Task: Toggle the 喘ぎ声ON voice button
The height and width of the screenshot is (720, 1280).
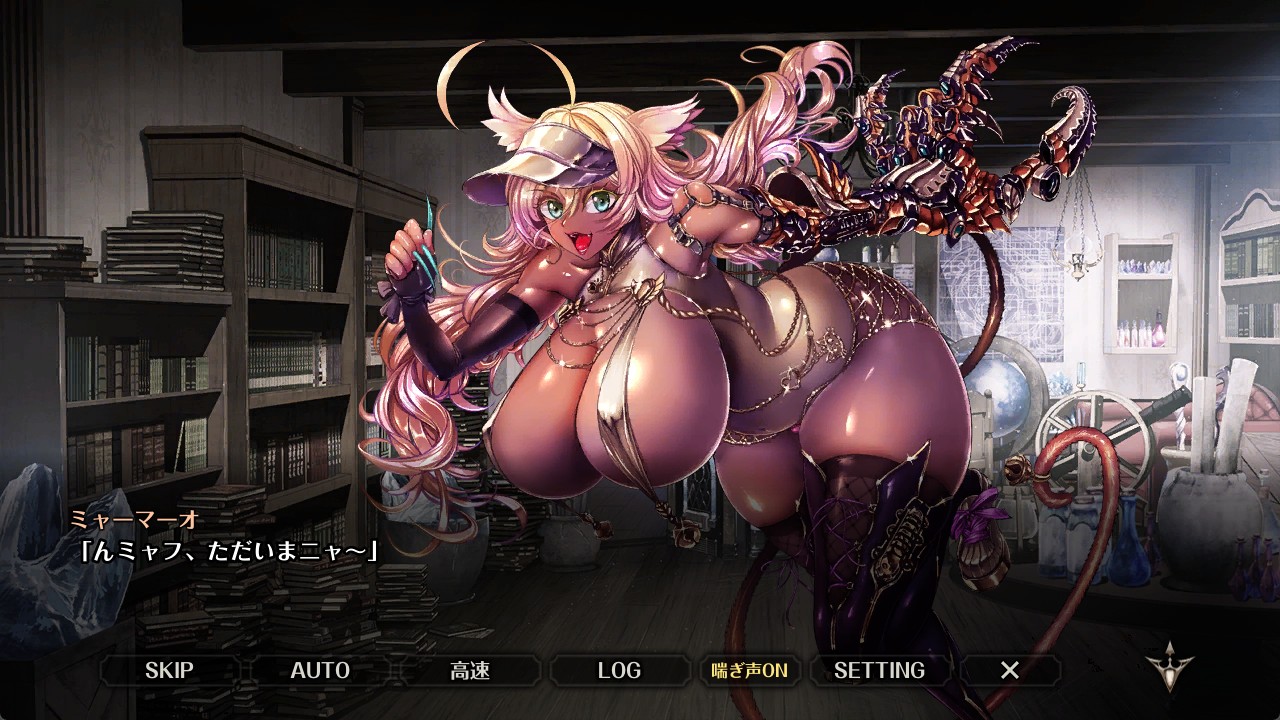Action: 749,670
